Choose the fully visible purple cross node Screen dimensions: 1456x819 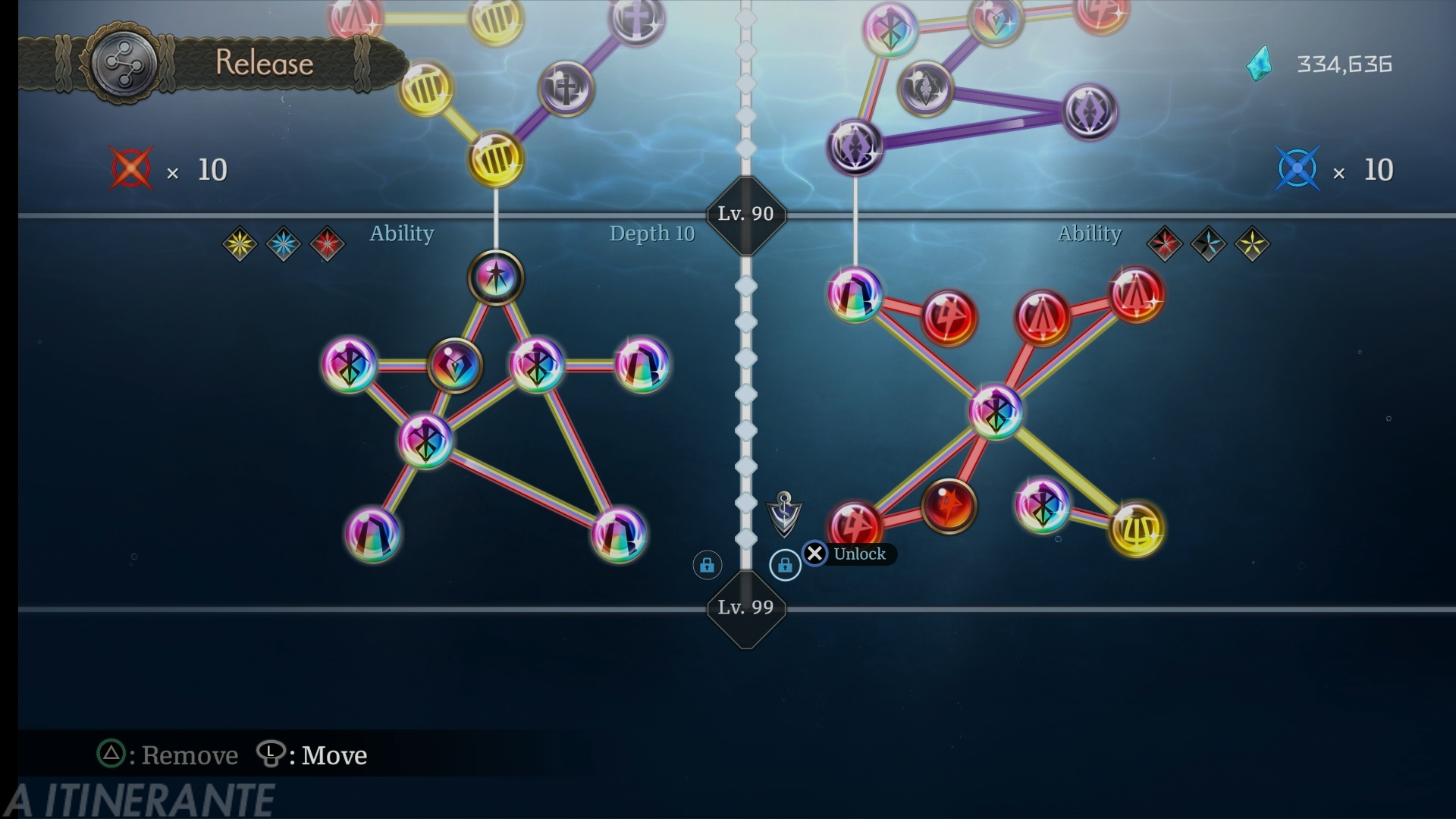[566, 89]
